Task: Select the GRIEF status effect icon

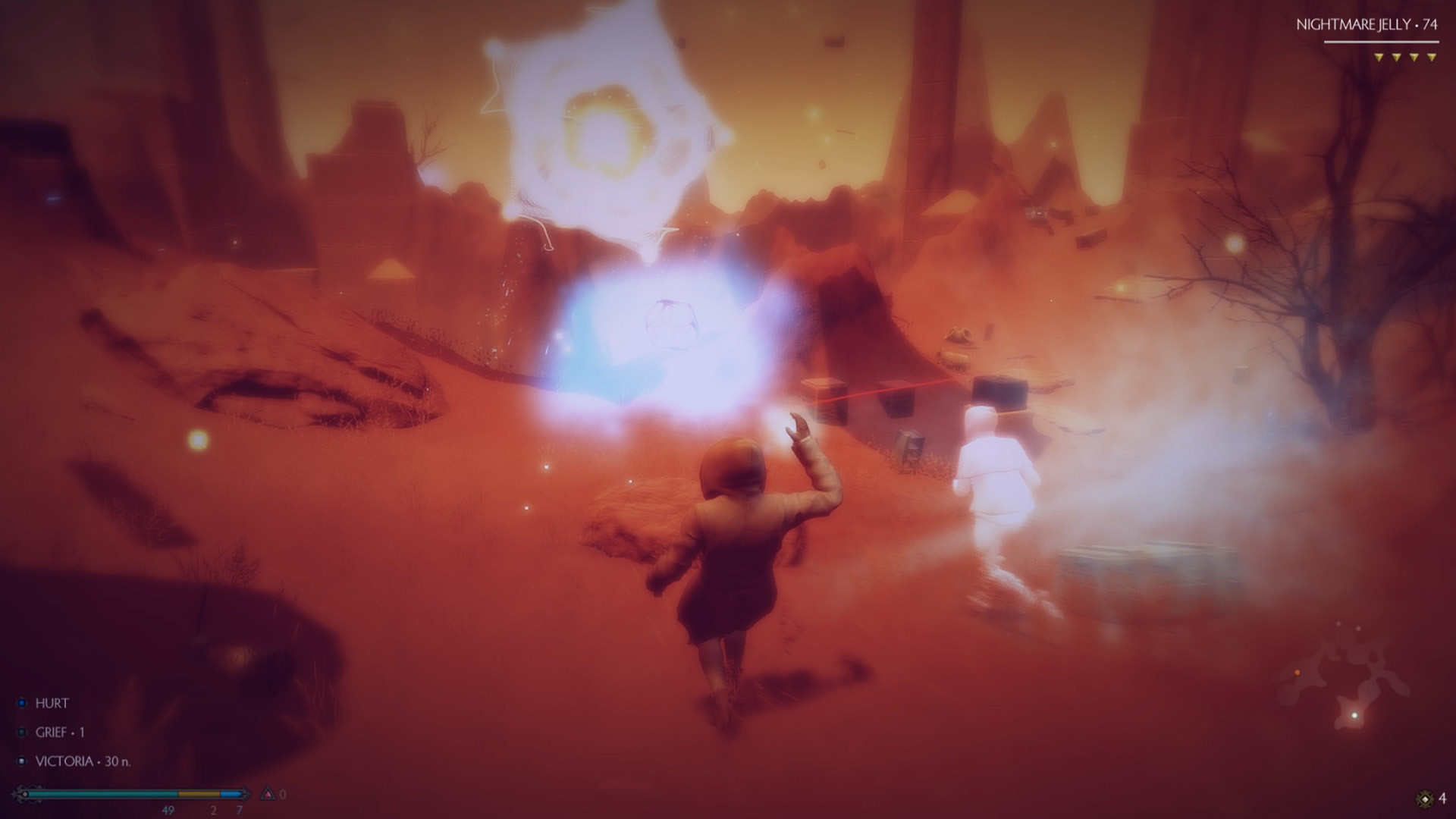Action: tap(21, 731)
